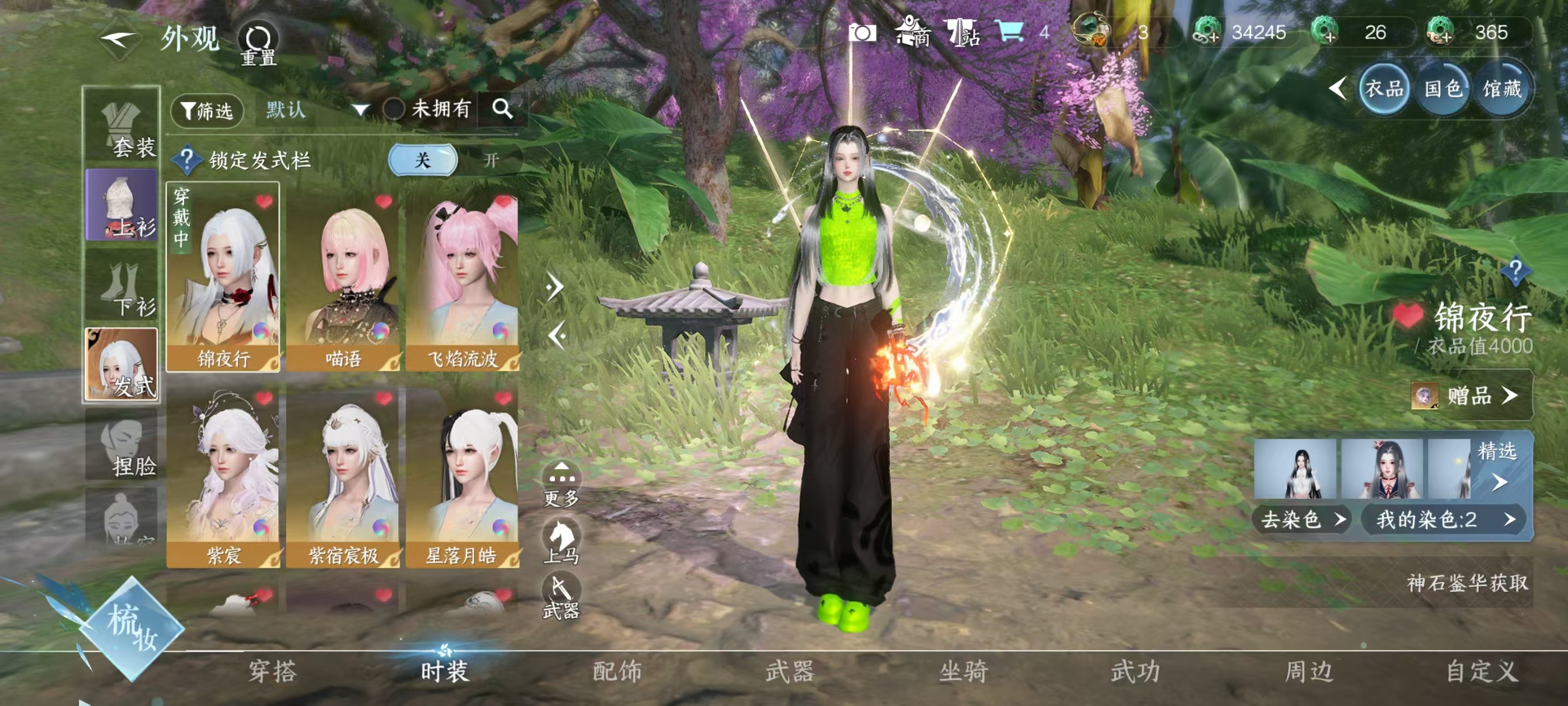The width and height of the screenshot is (1568, 706).
Task: Select the 紫宿宸极 hairstyle card
Action: point(343,476)
